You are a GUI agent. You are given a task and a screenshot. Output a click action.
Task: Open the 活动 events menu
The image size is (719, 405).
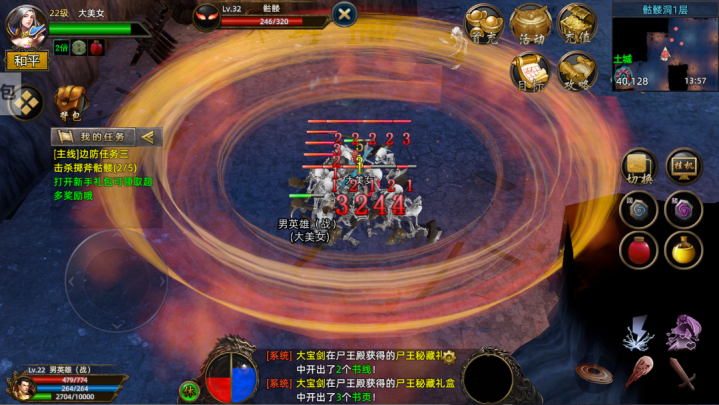coord(530,23)
